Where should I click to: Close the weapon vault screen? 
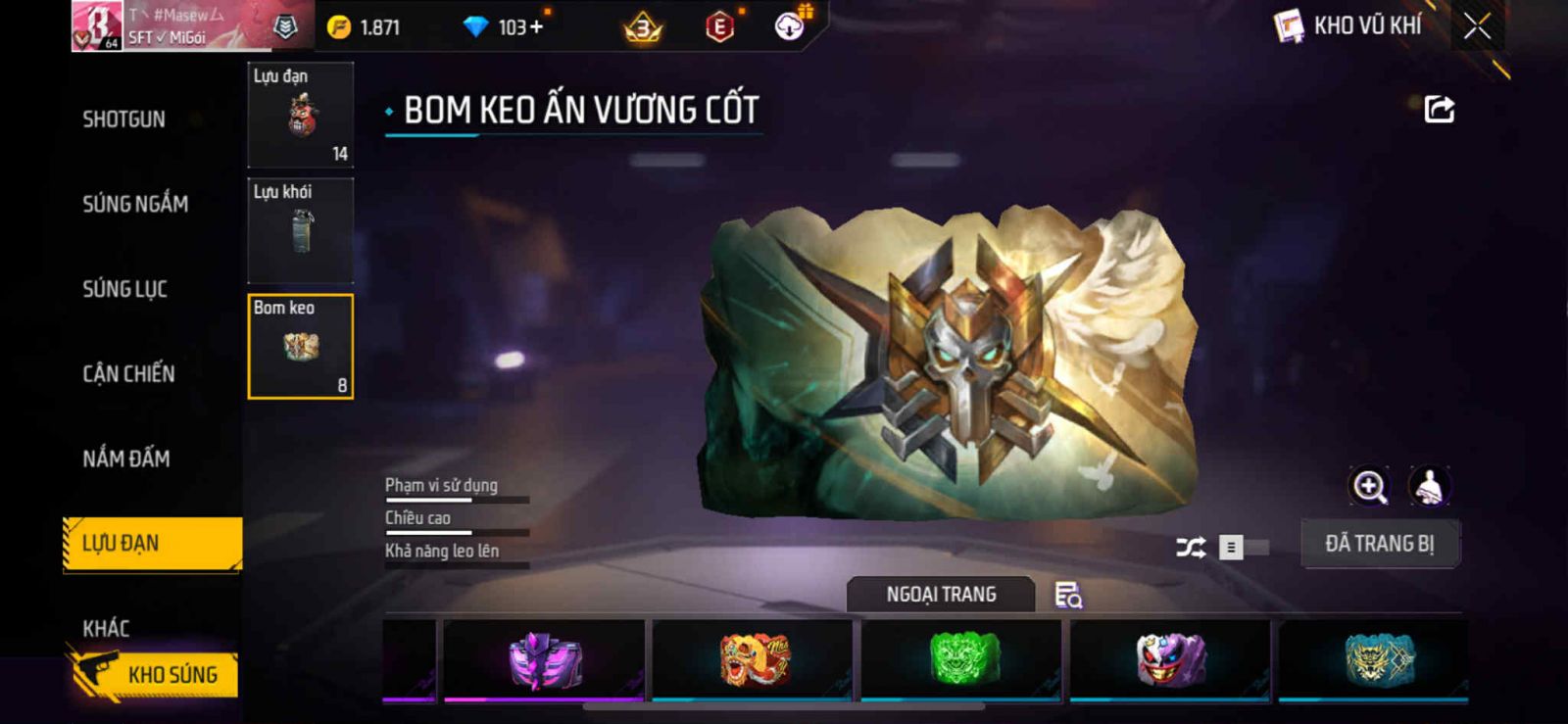point(1477,26)
